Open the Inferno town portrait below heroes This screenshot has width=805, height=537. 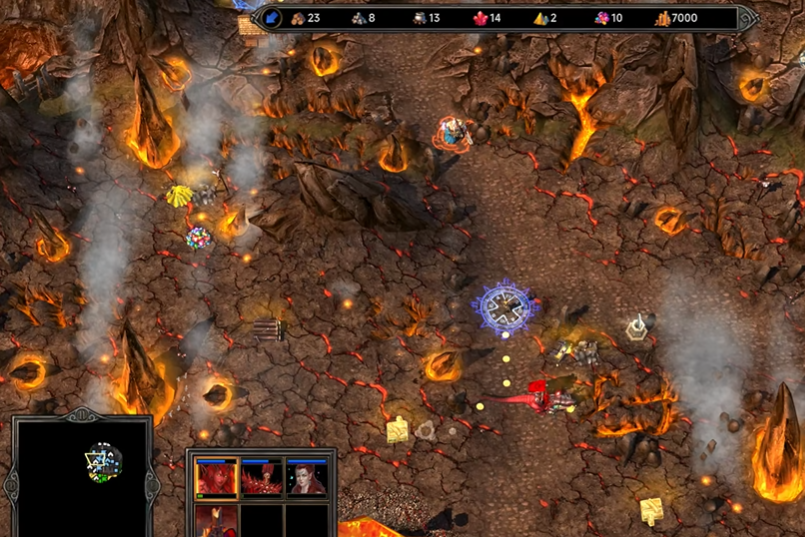click(x=216, y=521)
